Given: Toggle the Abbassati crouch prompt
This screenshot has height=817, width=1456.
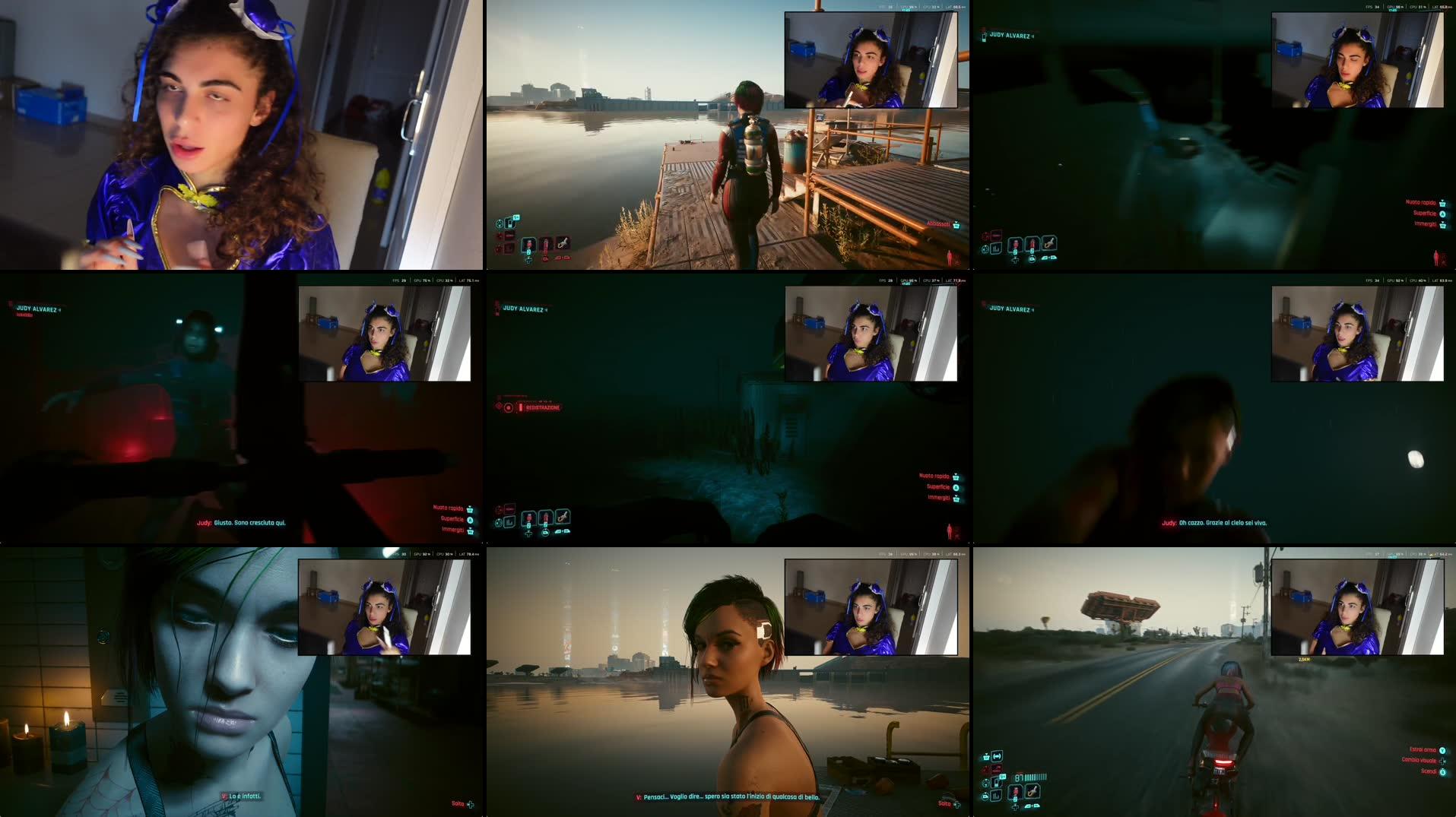Looking at the screenshot, I should click(x=956, y=226).
